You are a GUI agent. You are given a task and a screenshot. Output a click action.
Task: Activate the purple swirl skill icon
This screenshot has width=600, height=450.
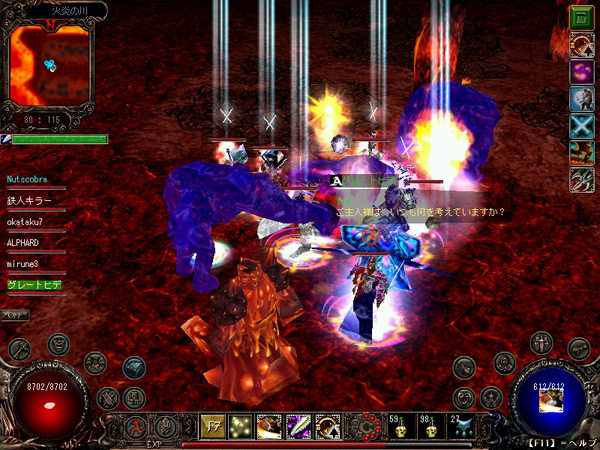(581, 72)
